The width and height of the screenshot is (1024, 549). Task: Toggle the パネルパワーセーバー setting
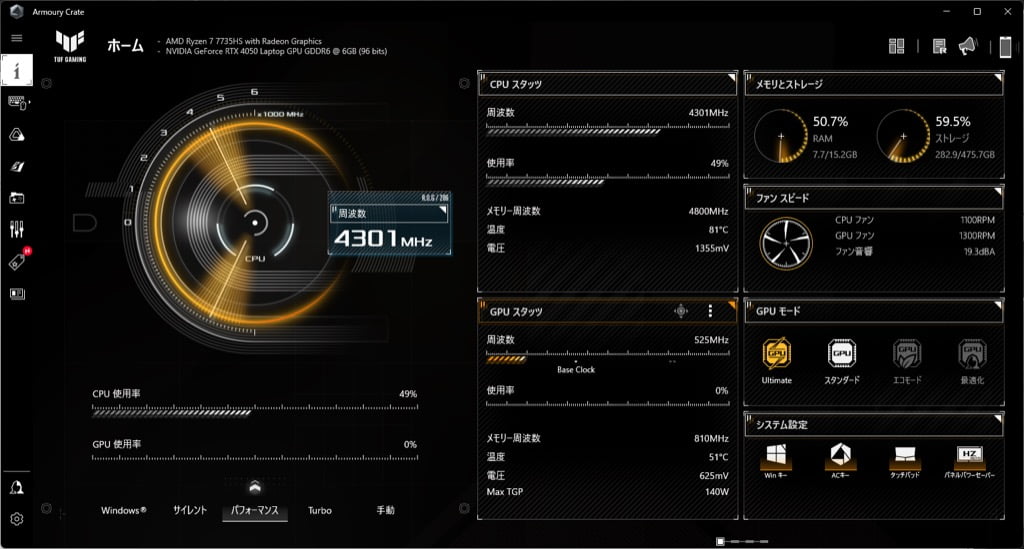point(972,459)
